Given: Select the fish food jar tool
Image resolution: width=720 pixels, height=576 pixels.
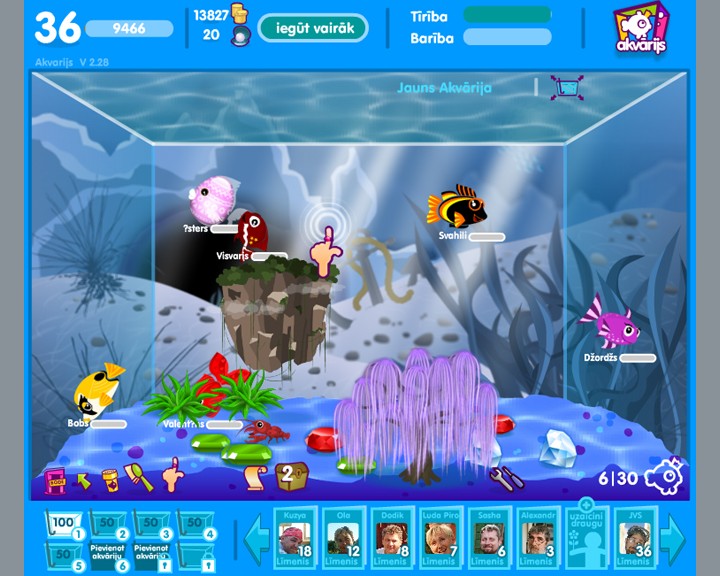Looking at the screenshot, I should 110,480.
